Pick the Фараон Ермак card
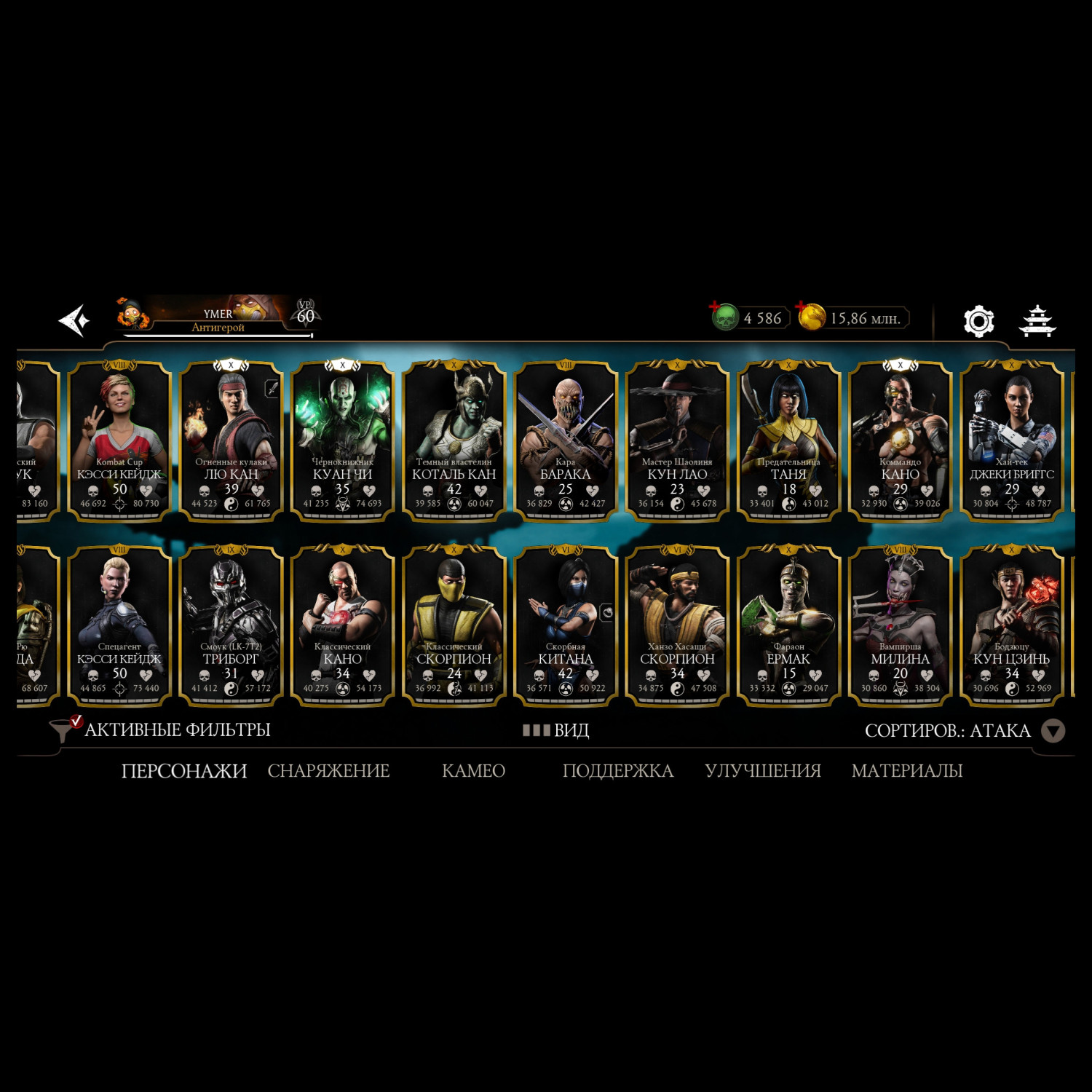The height and width of the screenshot is (1092, 1092). pos(788,625)
